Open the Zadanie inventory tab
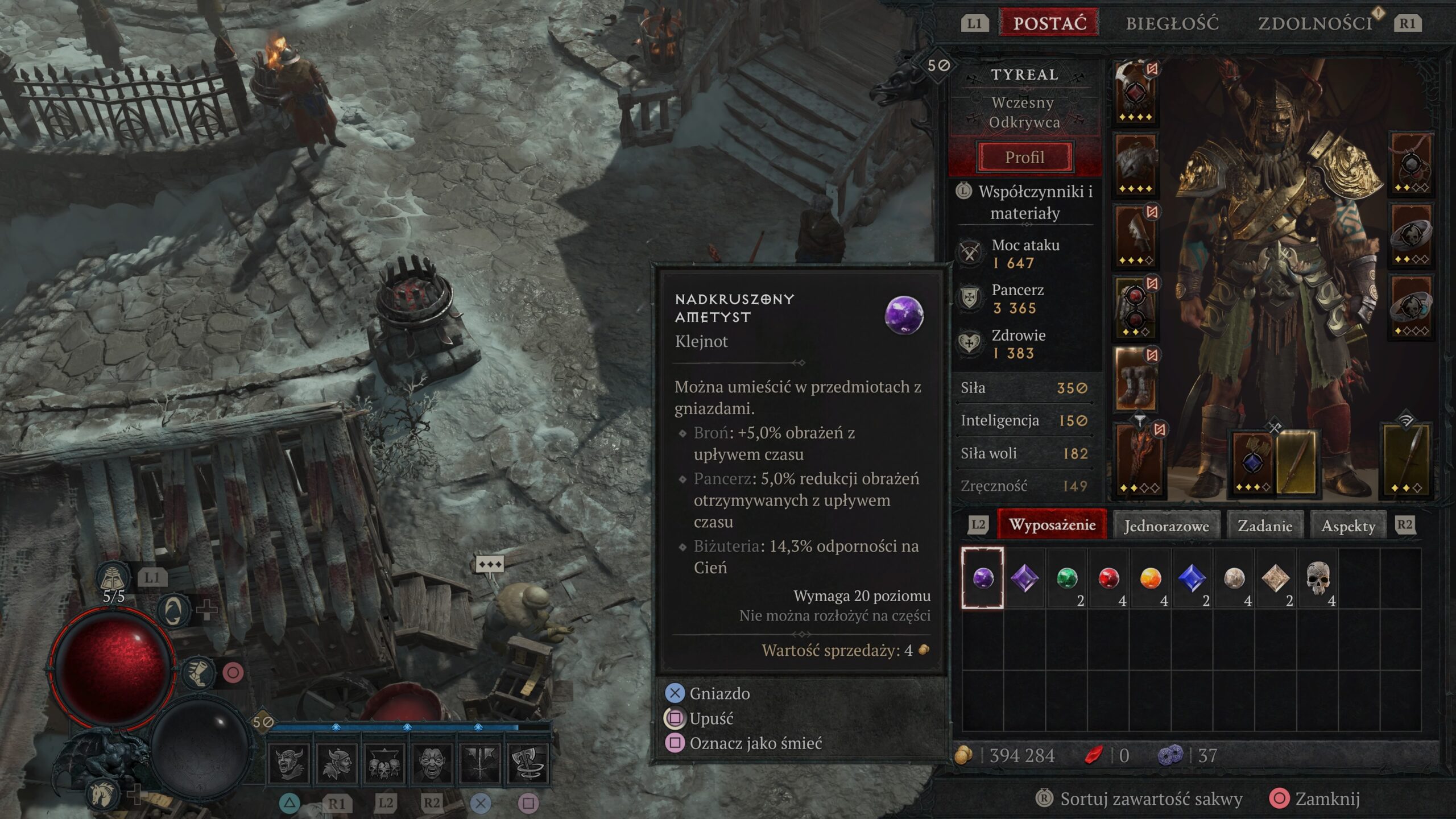The width and height of the screenshot is (1456, 819). point(1265,526)
